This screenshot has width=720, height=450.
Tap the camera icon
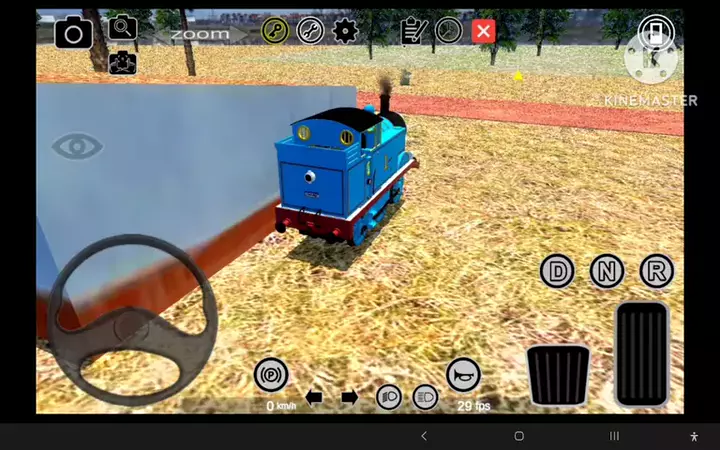click(73, 34)
